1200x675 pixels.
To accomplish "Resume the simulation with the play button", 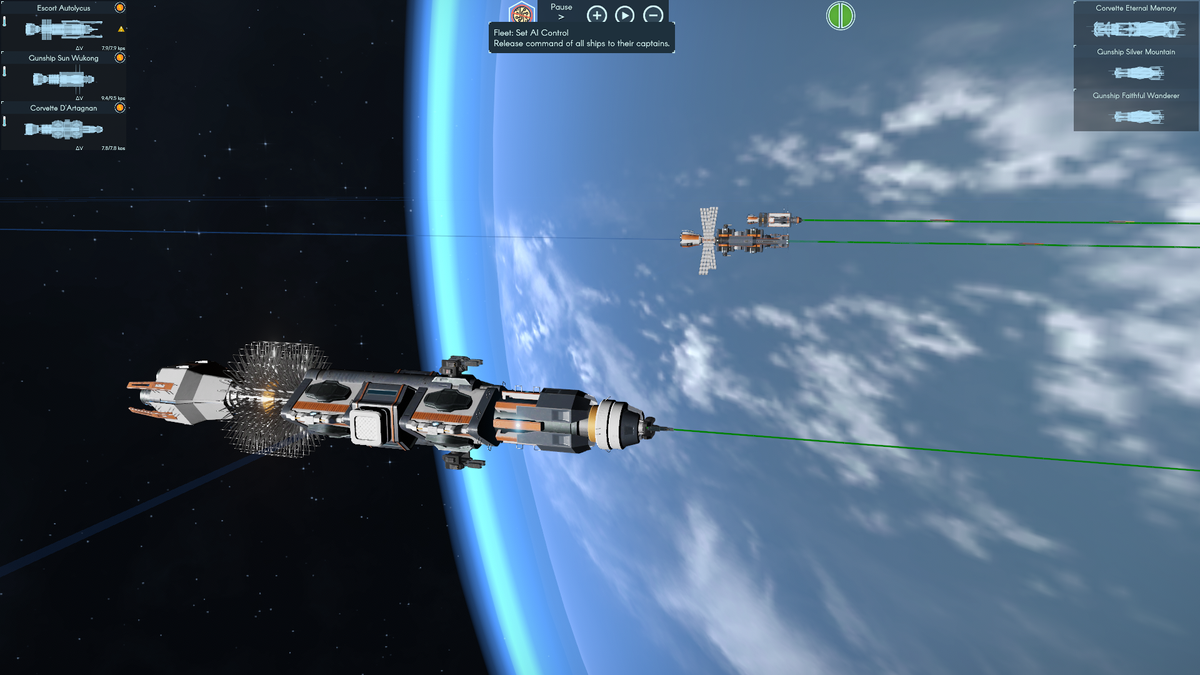I will [x=624, y=15].
